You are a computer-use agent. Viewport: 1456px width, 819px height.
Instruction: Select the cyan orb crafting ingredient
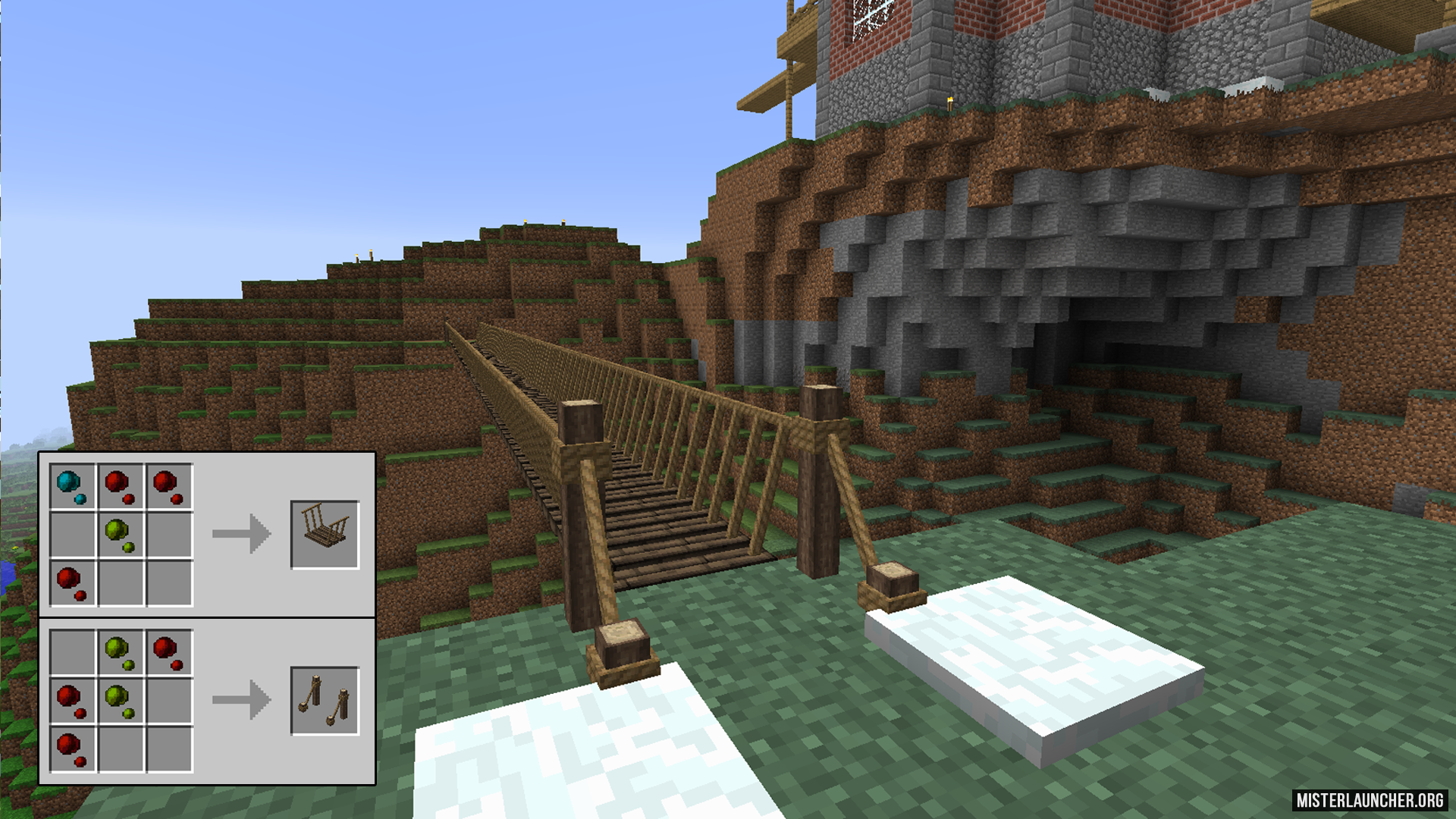coord(72,486)
